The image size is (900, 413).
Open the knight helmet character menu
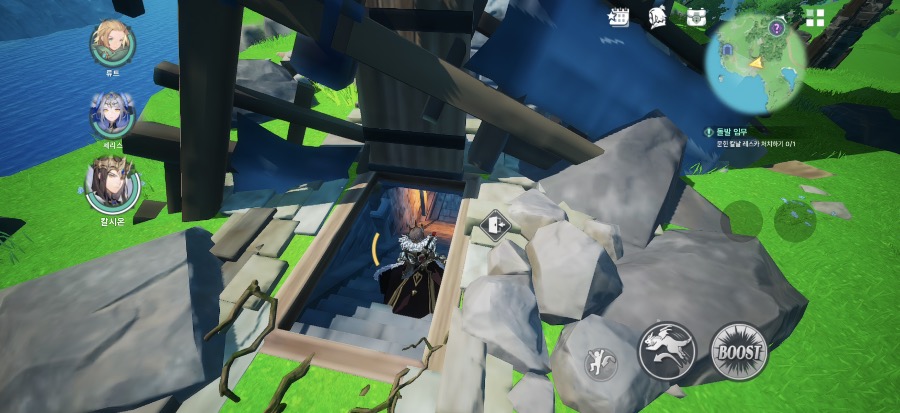point(657,16)
